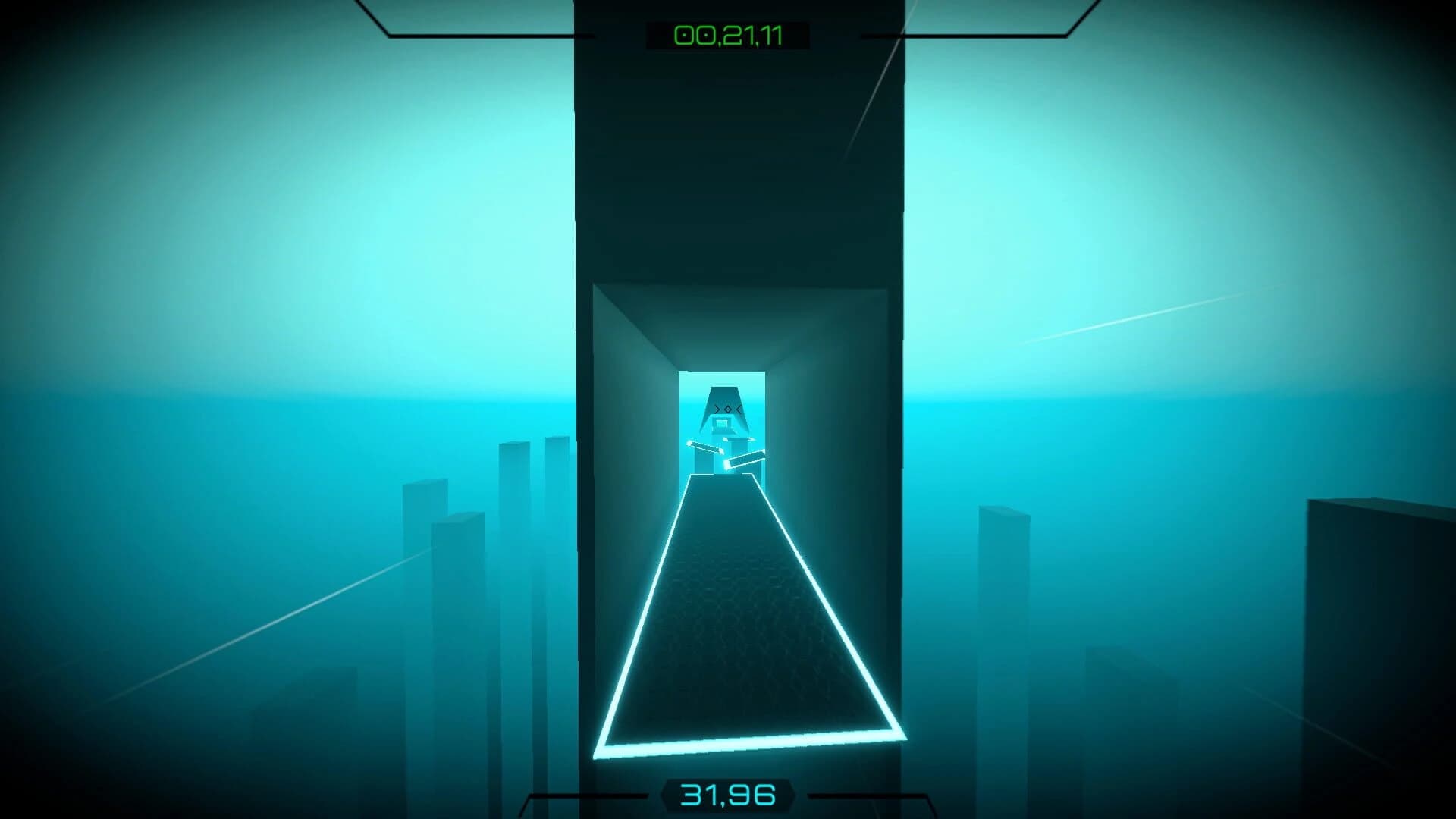Tap the left glowing hoverboard piece

705,447
